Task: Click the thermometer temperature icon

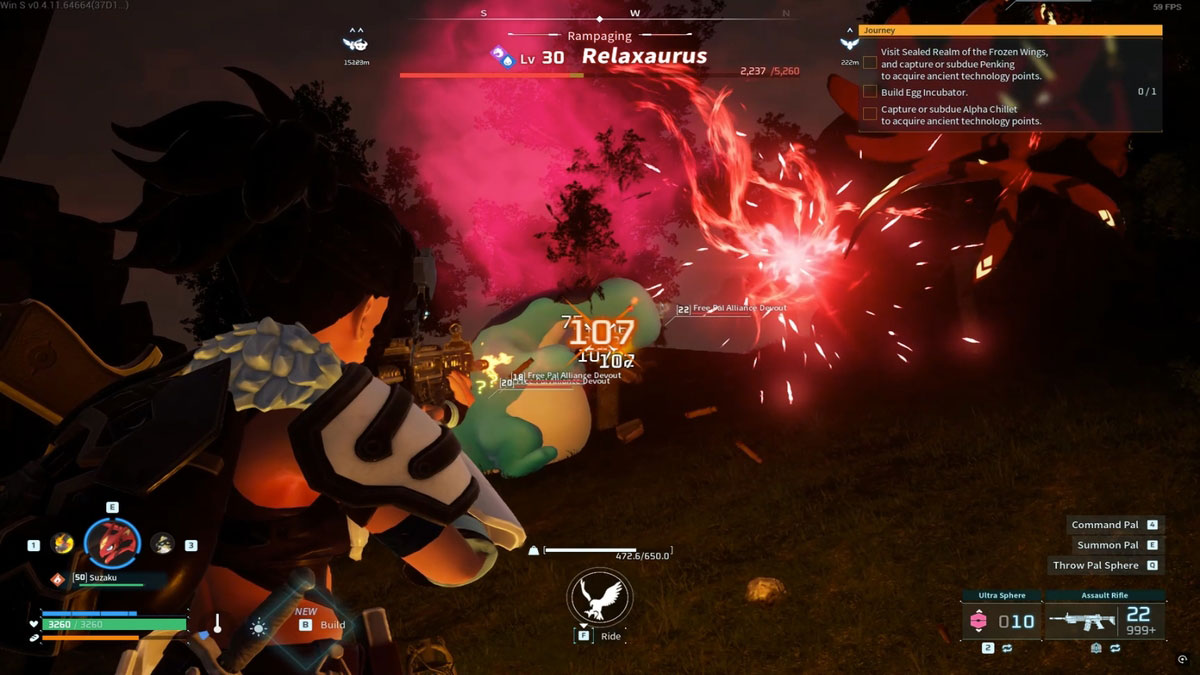Action: pos(216,625)
